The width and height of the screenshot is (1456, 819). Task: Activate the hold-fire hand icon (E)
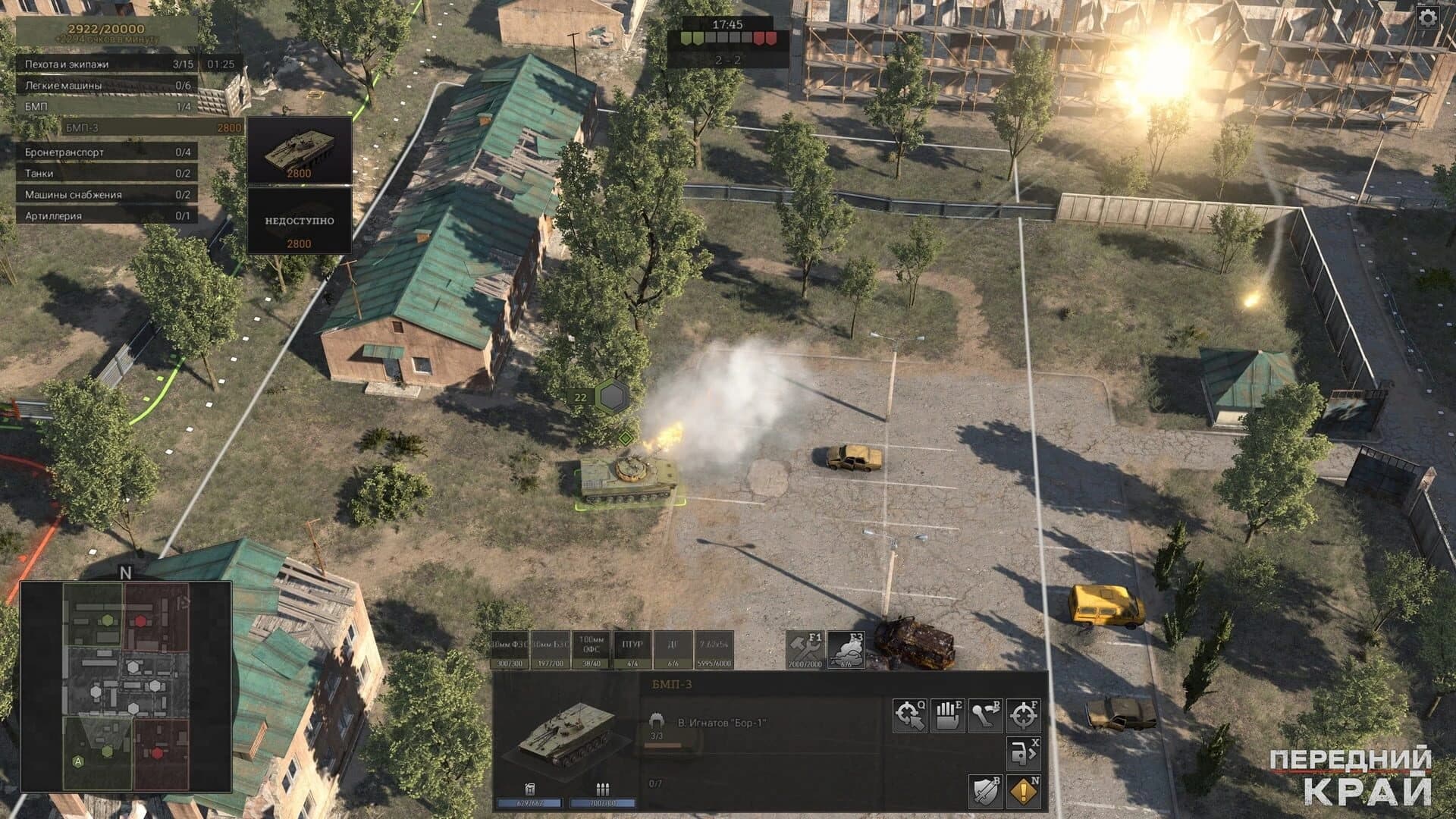(x=947, y=716)
